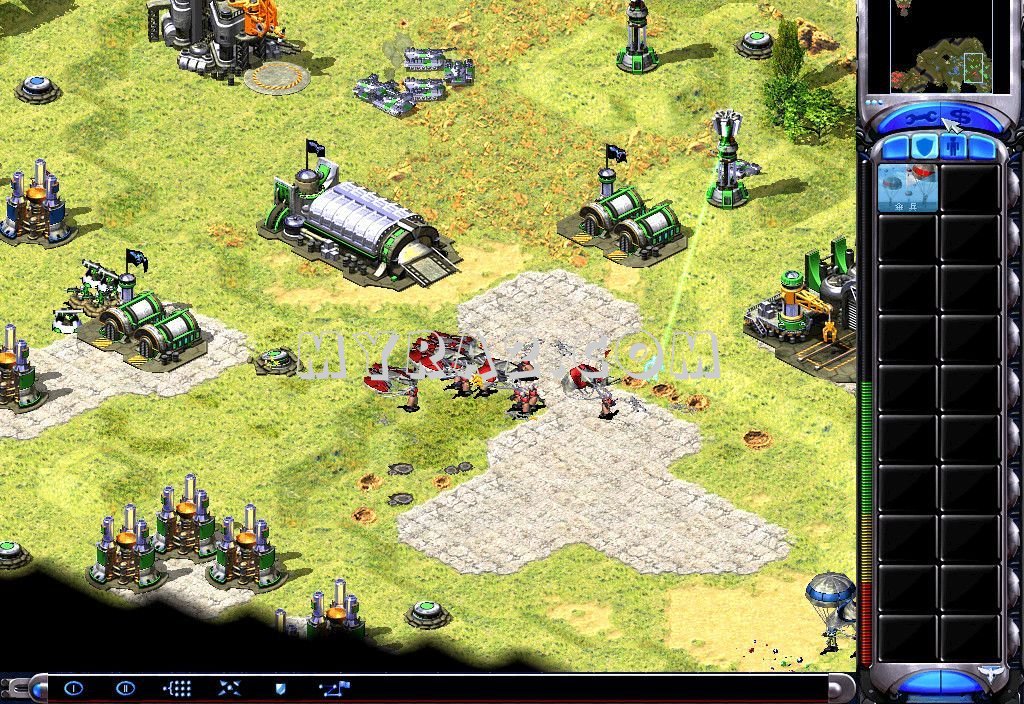Switch to the shield defenses tab
1024x704 pixels.
pyautogui.click(x=924, y=148)
